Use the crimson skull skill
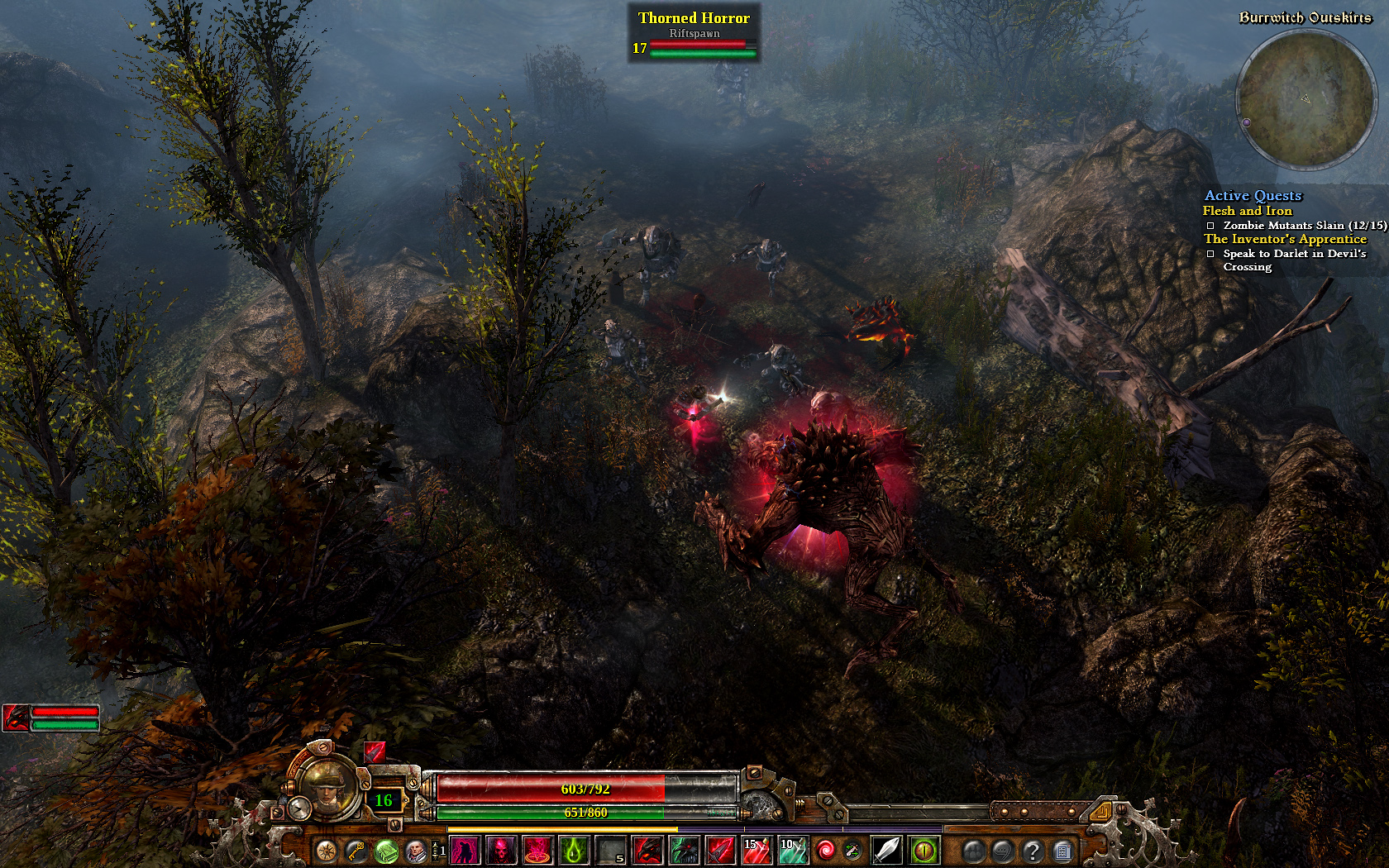 click(x=502, y=850)
